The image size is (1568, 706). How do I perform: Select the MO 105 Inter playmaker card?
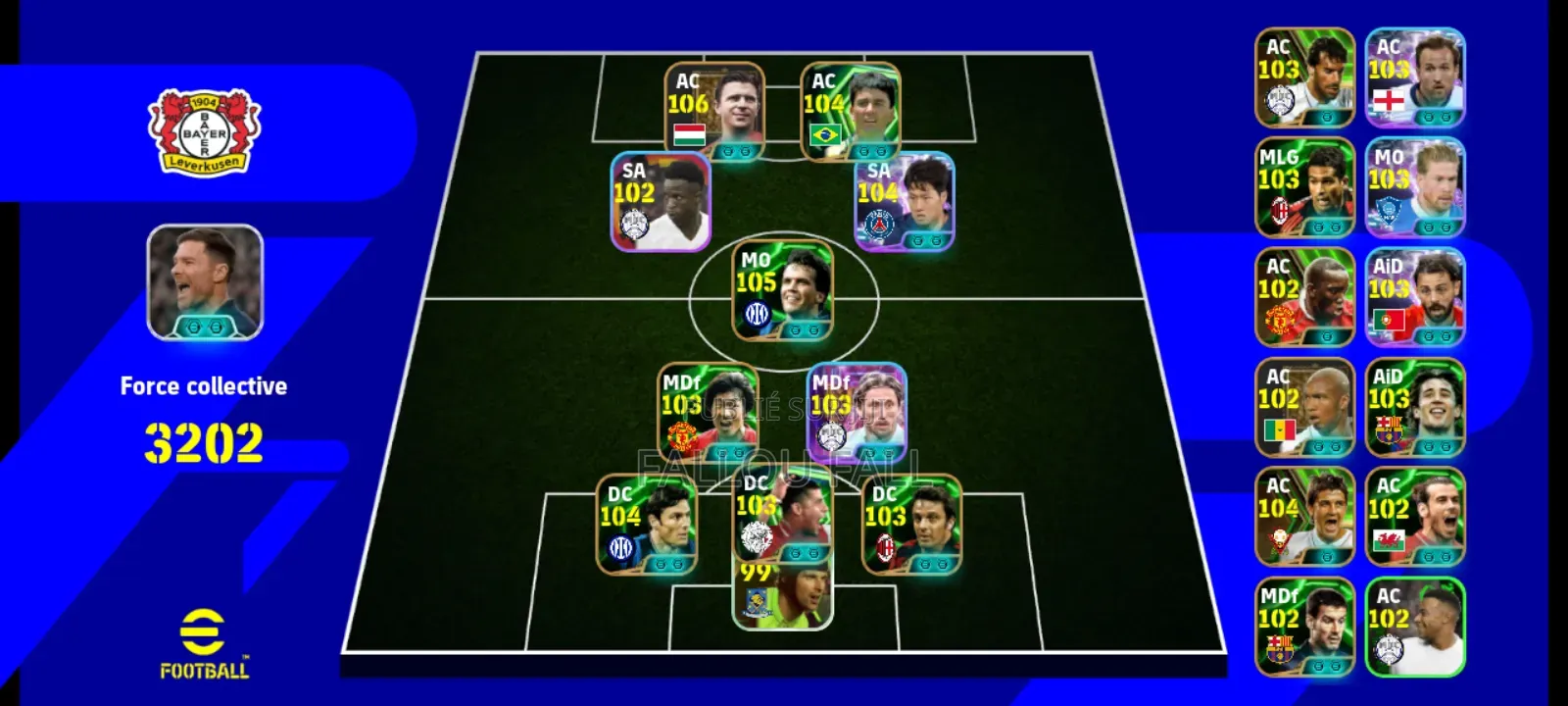(781, 294)
